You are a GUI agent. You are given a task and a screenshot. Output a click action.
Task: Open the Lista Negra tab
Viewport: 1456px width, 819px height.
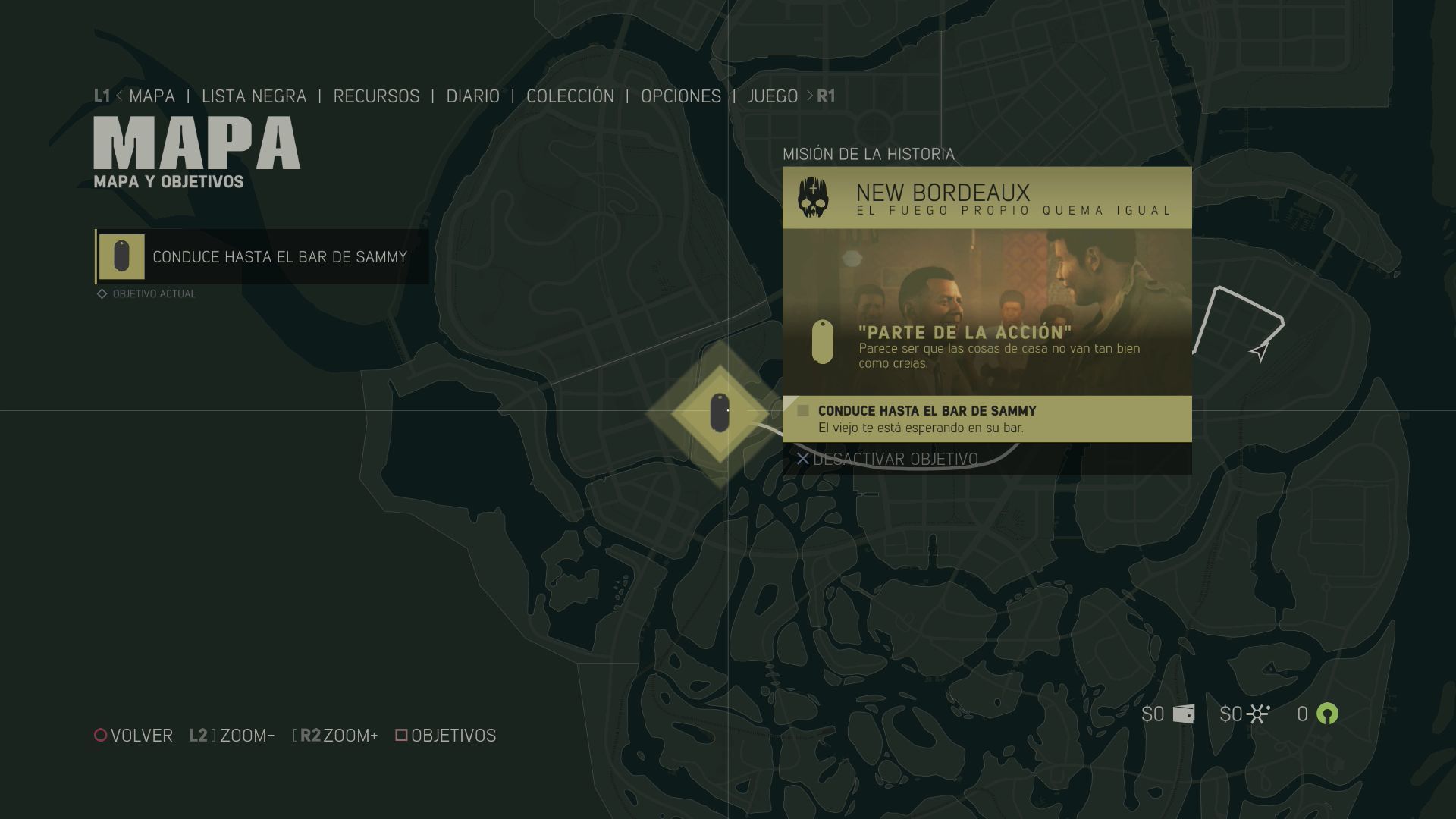254,96
